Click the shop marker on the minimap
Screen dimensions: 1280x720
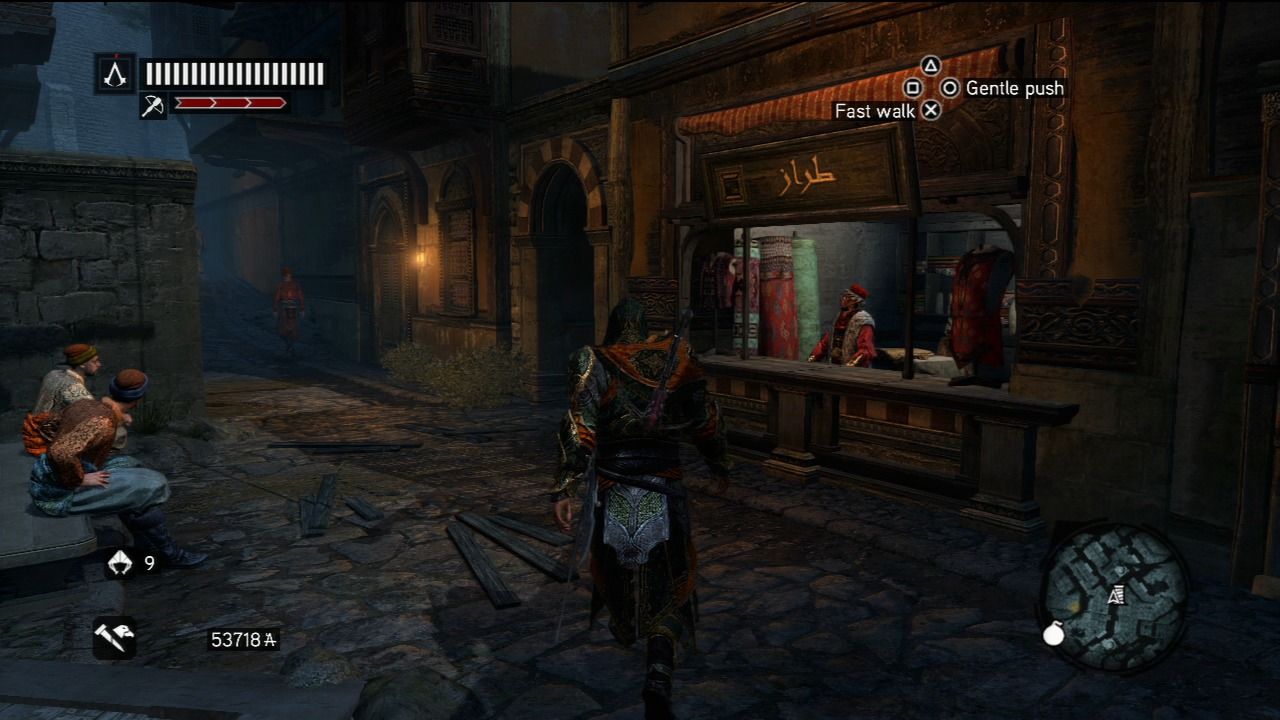[x=1116, y=596]
